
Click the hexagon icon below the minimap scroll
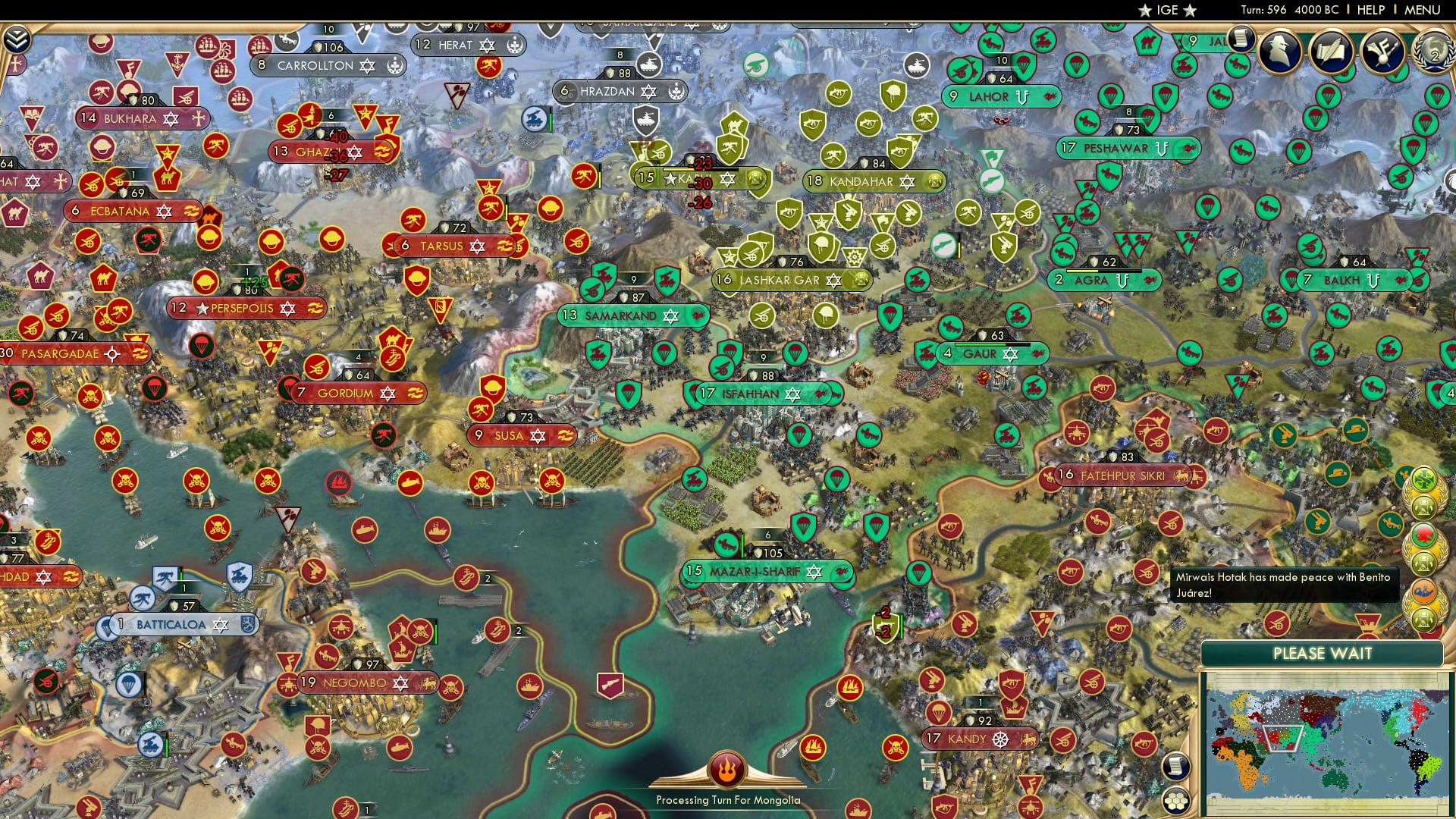coord(1175,802)
